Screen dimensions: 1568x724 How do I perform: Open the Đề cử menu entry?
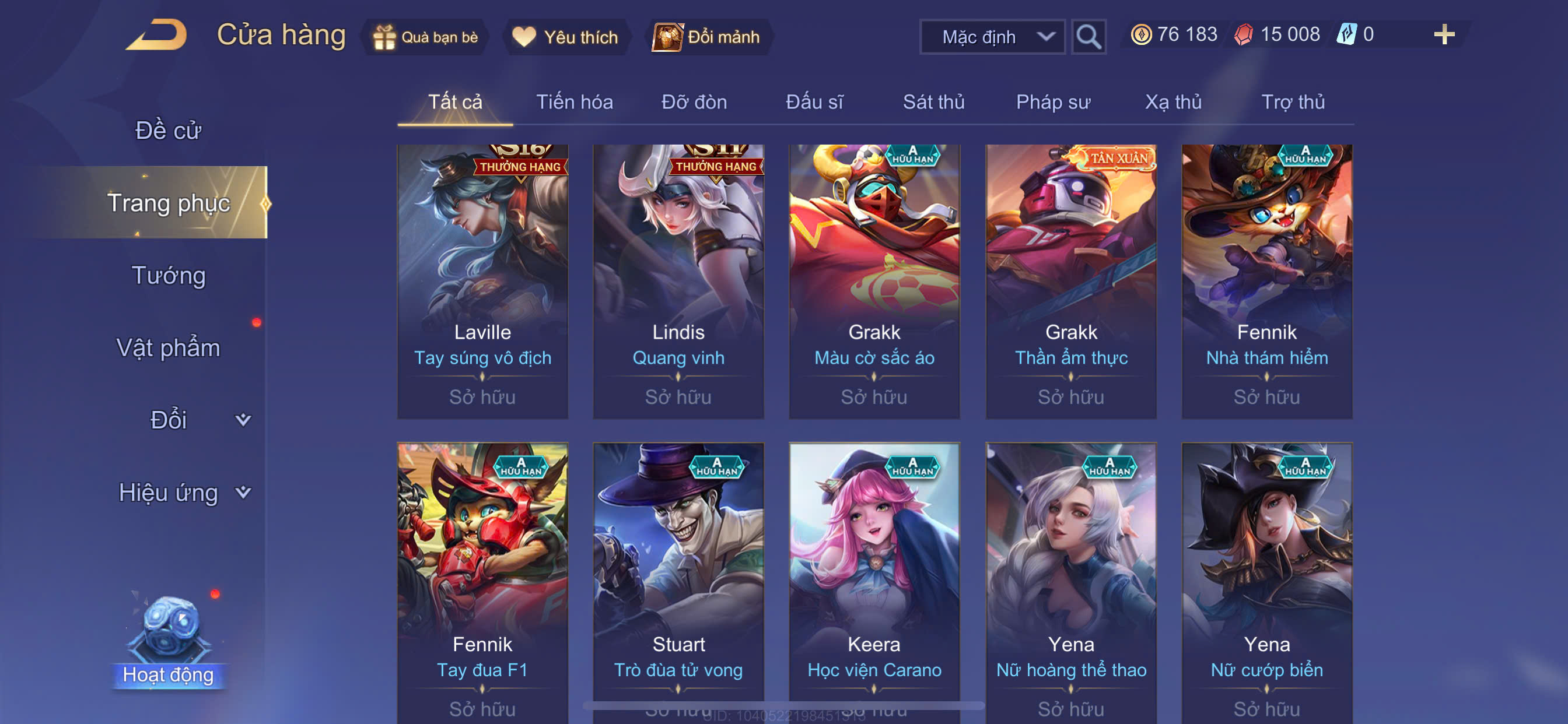[x=168, y=130]
